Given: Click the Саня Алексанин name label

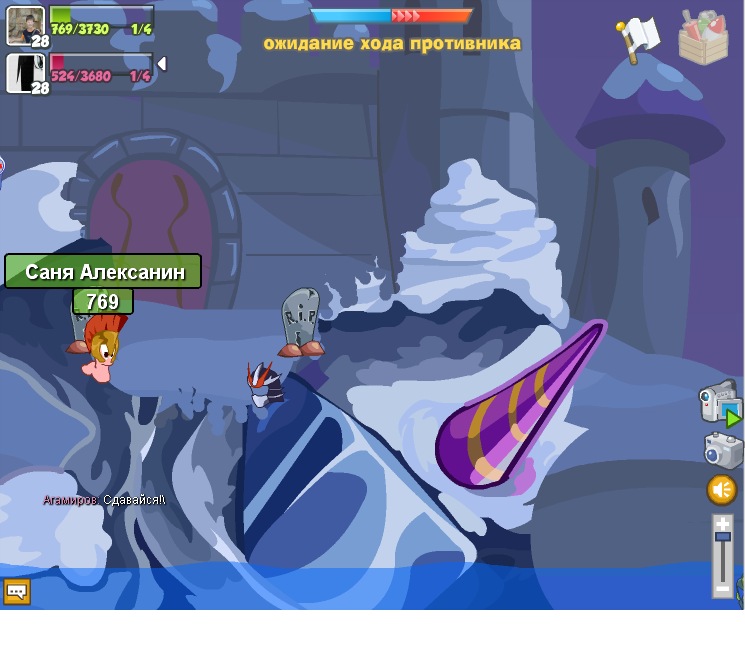Looking at the screenshot, I should 103,272.
